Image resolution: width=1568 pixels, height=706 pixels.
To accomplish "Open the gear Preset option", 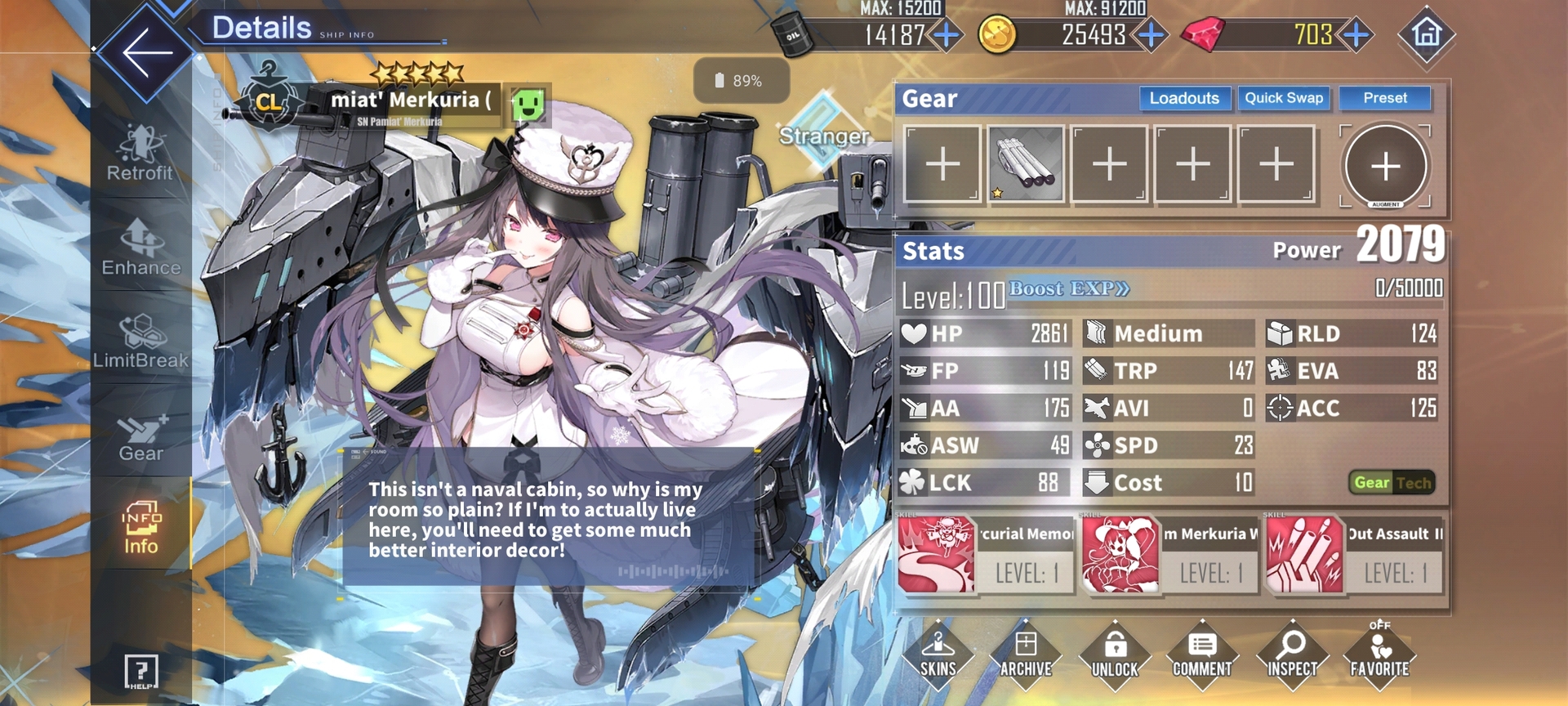I will pyautogui.click(x=1385, y=99).
